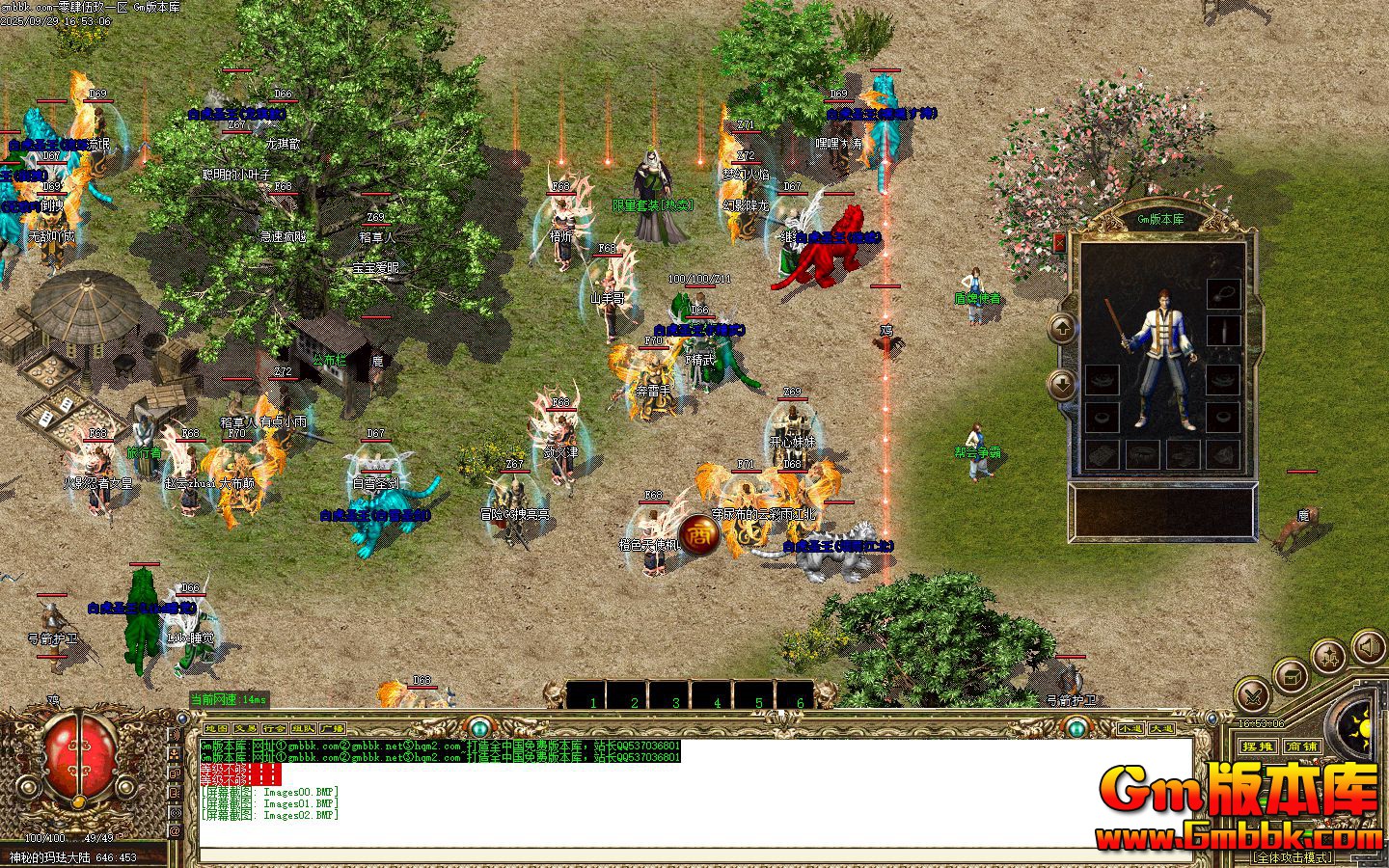Open the 摆摊 stall button
Screen dimensions: 1389x868
(x=1257, y=746)
